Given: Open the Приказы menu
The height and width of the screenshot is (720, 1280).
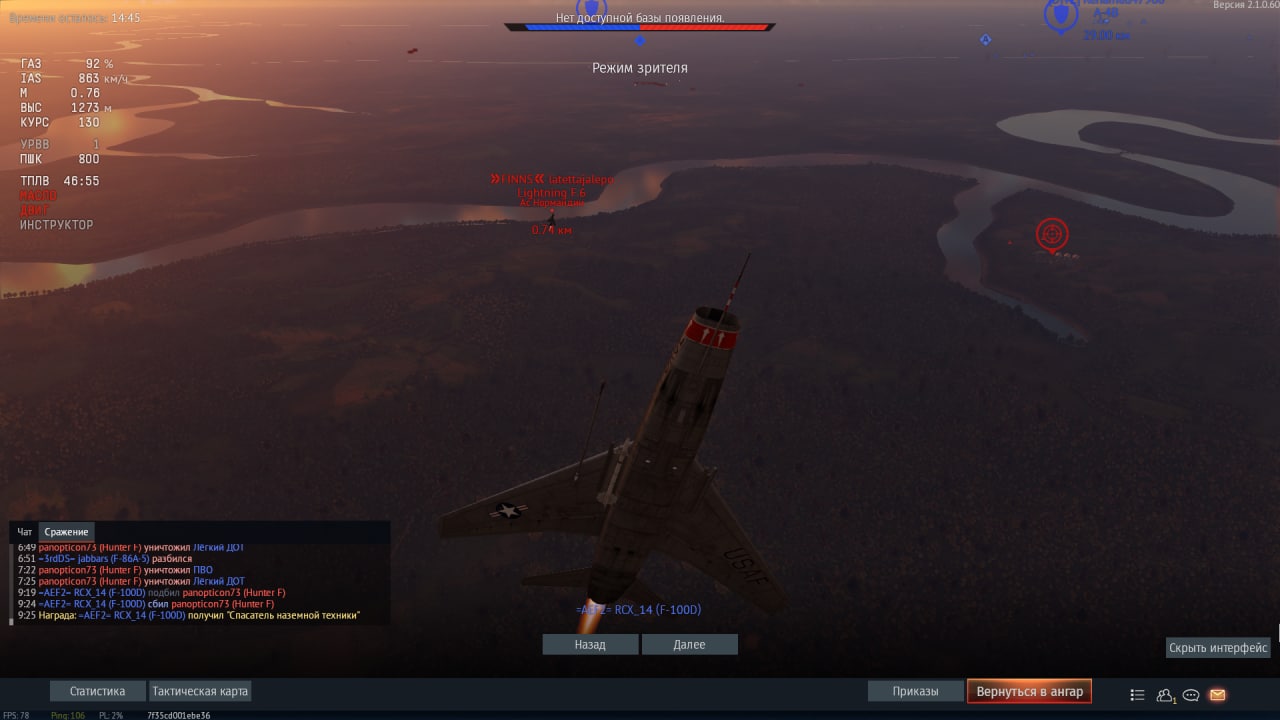Looking at the screenshot, I should pos(915,691).
